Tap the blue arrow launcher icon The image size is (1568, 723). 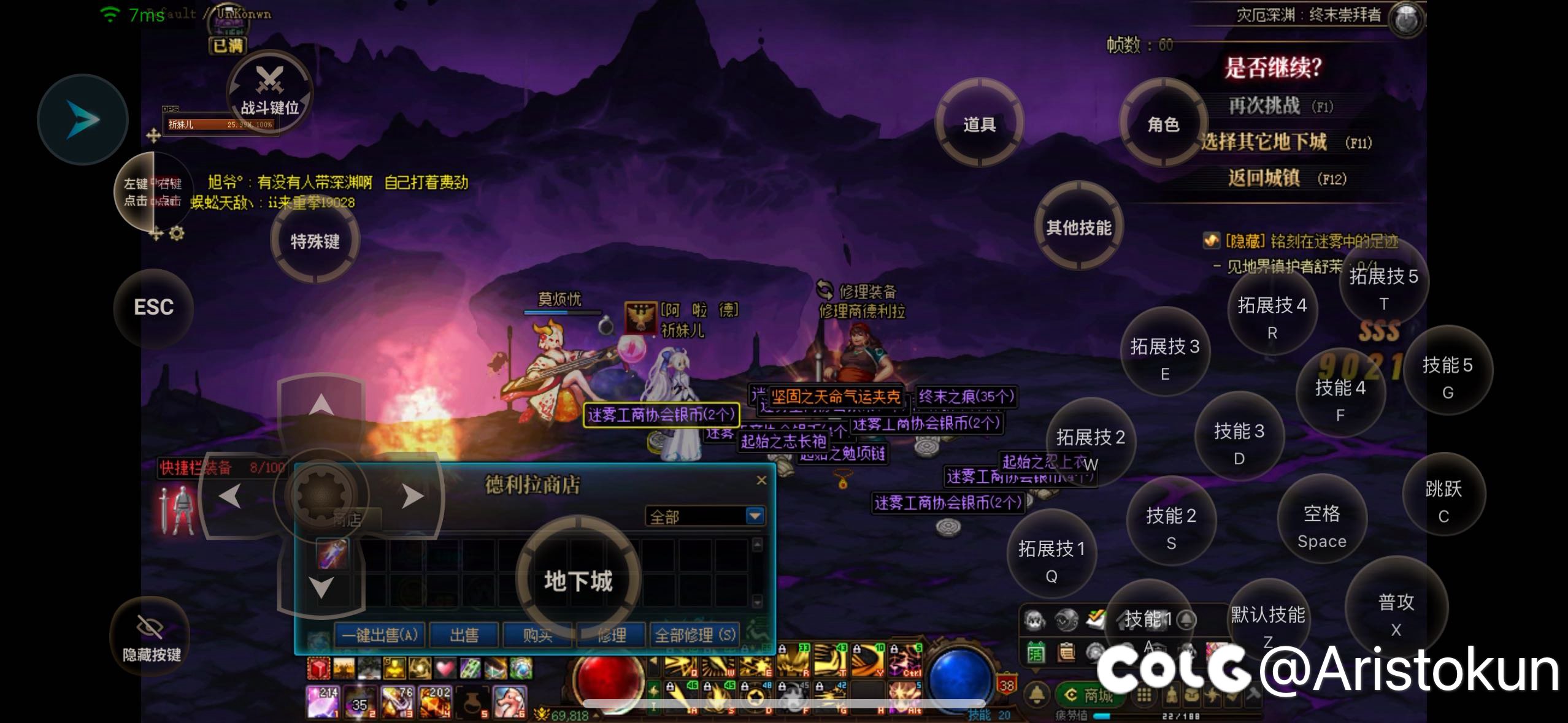(x=83, y=120)
